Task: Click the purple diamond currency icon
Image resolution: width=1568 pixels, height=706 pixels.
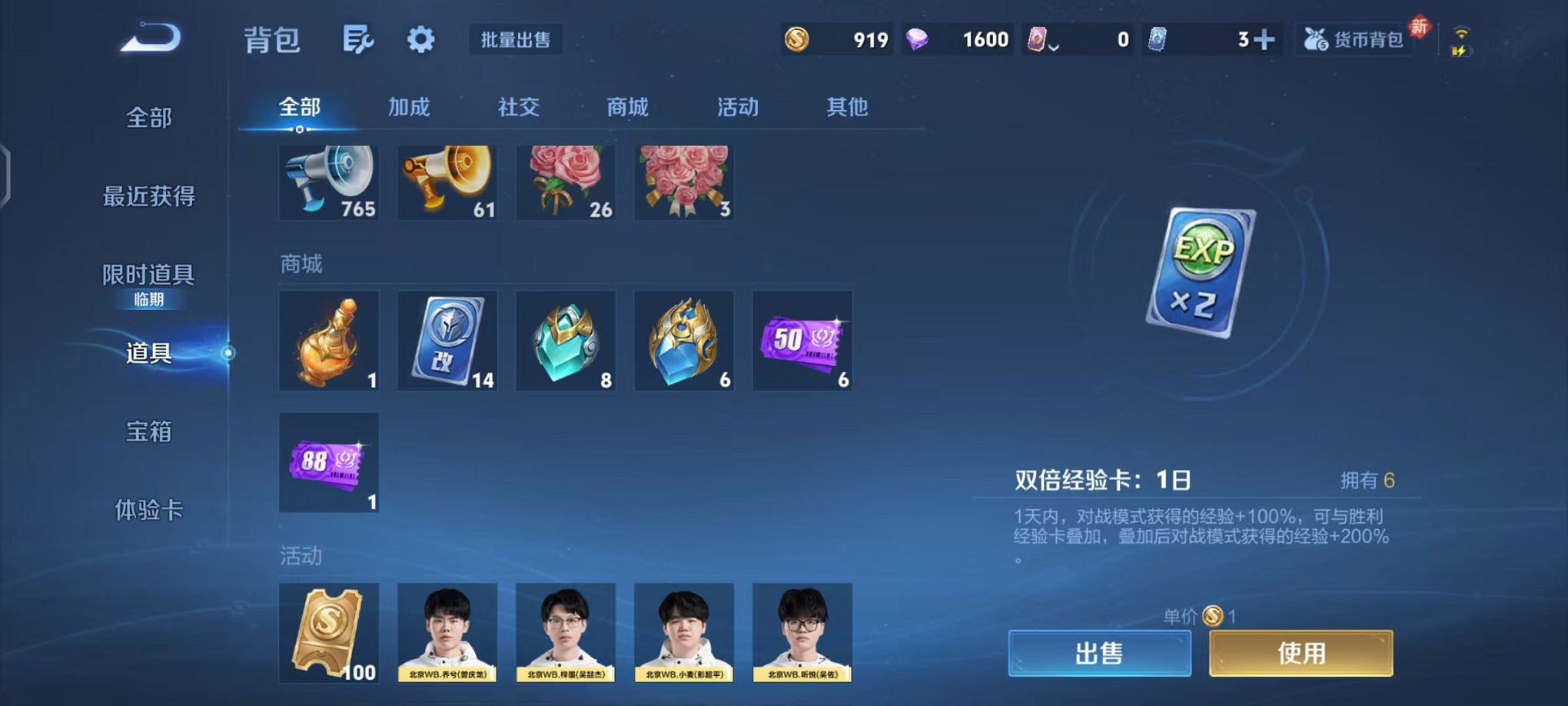Action: [920, 38]
